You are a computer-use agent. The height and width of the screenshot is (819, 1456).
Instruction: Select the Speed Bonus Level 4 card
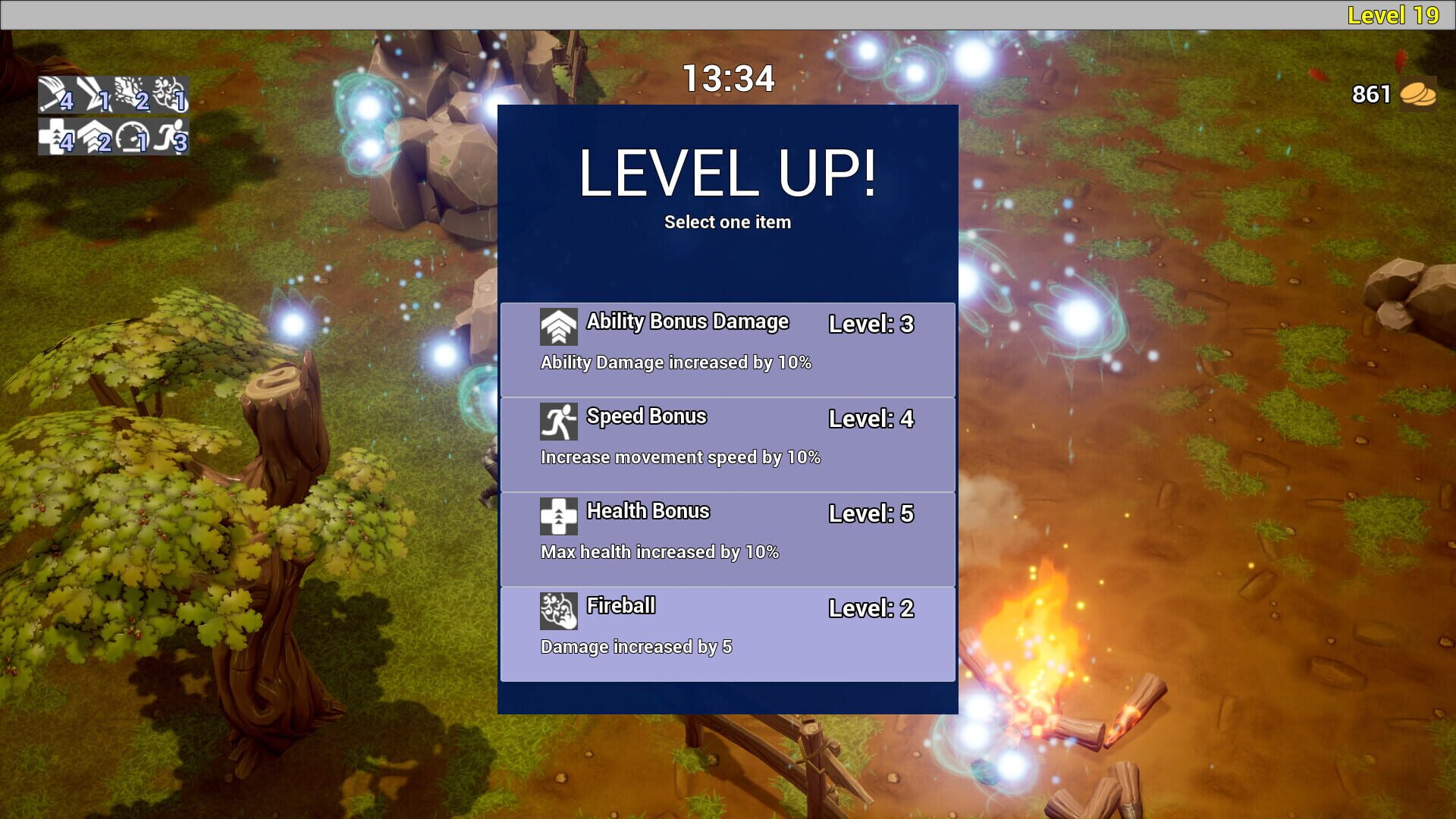726,442
